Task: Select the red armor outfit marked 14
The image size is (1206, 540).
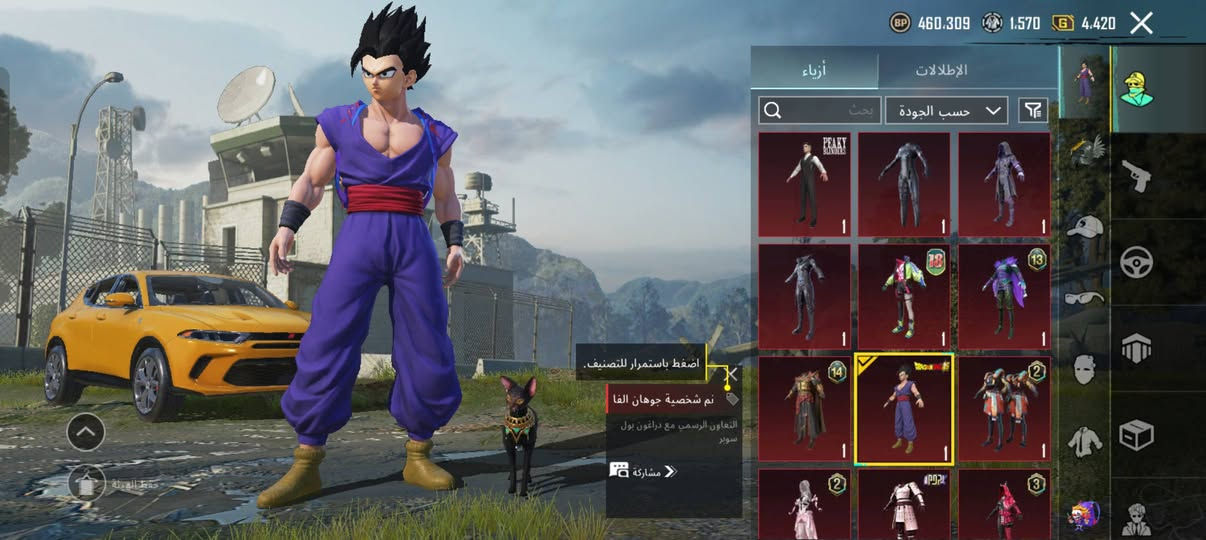Action: tap(804, 409)
